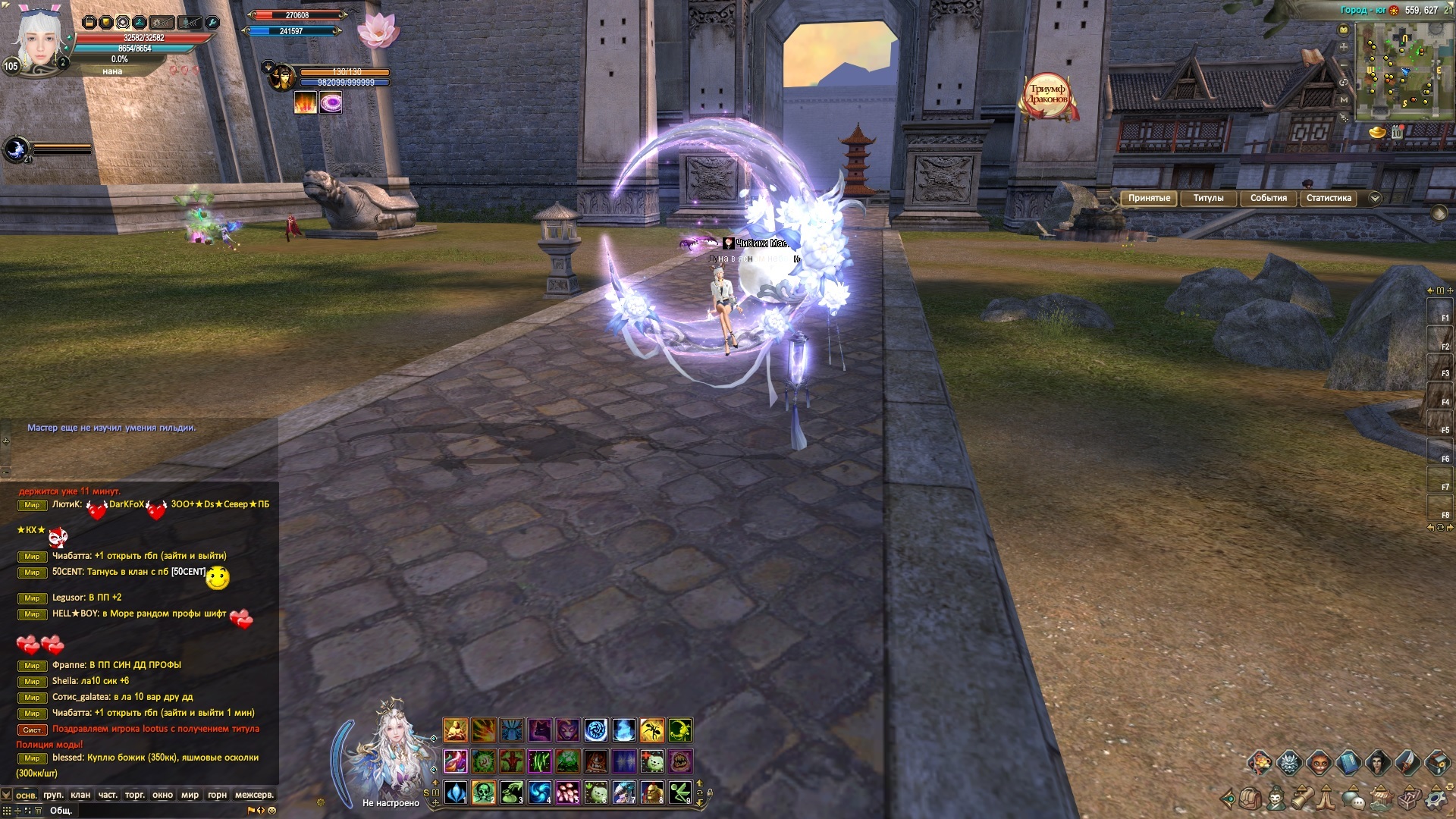
Task: Open the blue book icon
Action: pyautogui.click(x=1348, y=762)
